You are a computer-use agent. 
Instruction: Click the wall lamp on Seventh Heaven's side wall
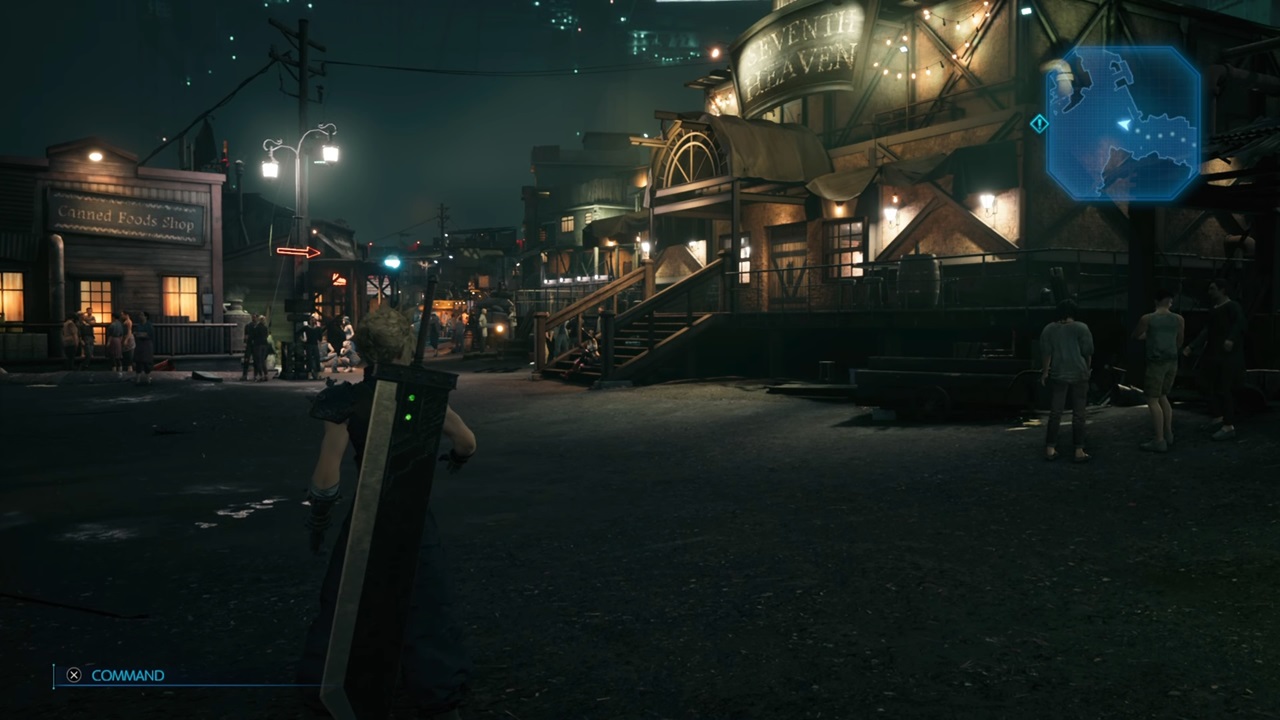click(985, 200)
